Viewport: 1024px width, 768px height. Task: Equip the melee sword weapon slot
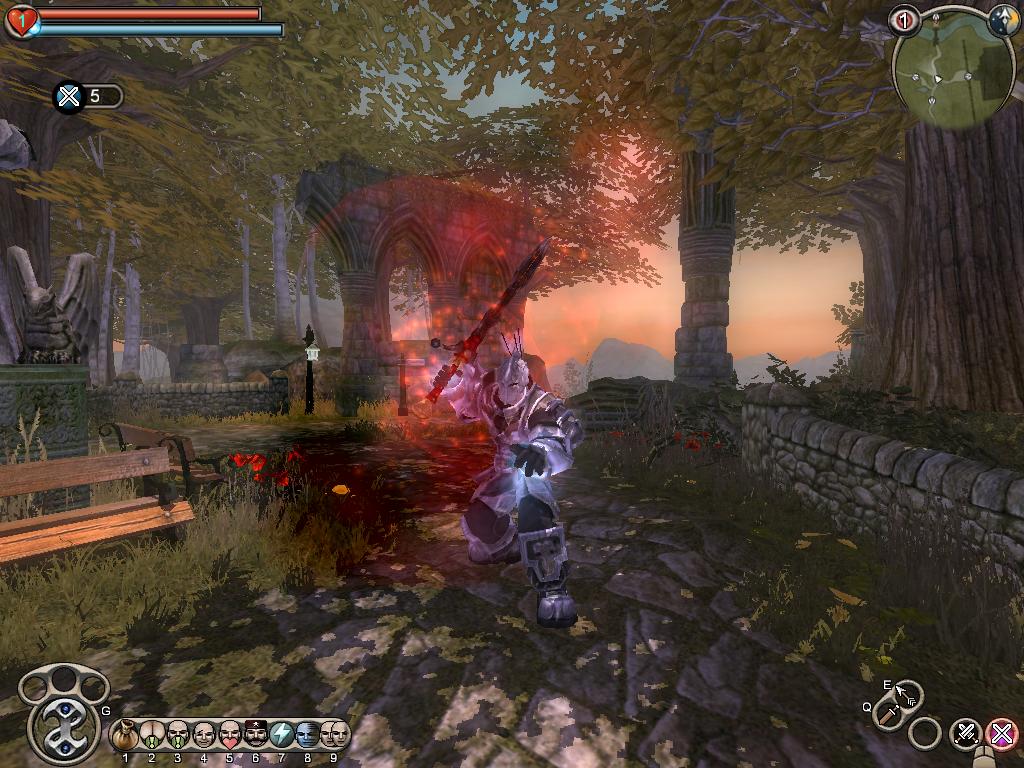886,713
